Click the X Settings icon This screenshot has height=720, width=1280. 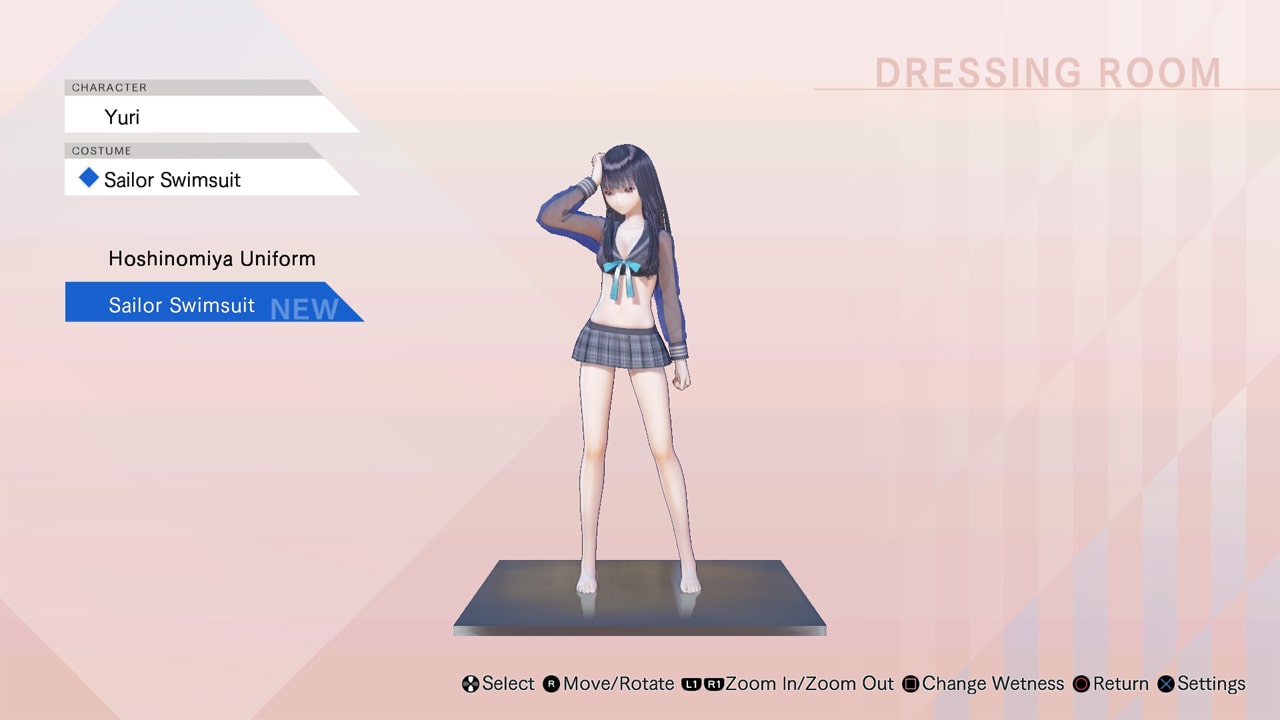tap(1164, 684)
